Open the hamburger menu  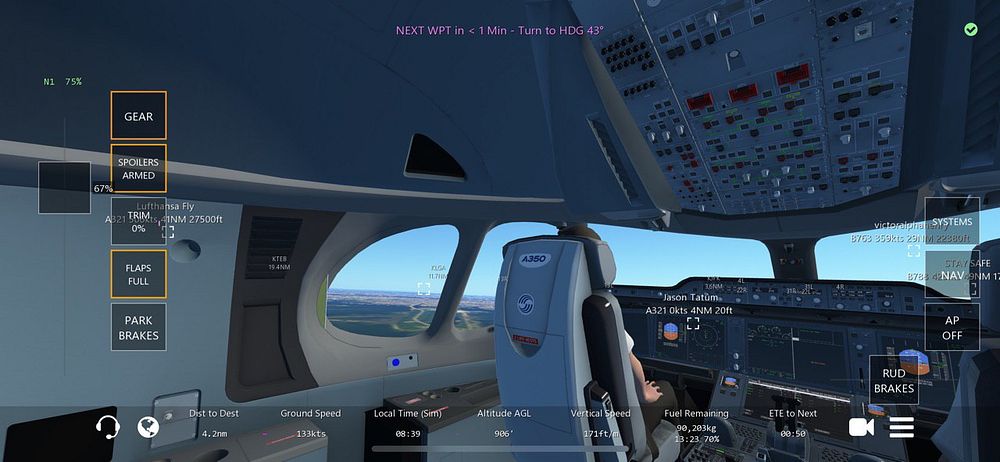pyautogui.click(x=902, y=428)
